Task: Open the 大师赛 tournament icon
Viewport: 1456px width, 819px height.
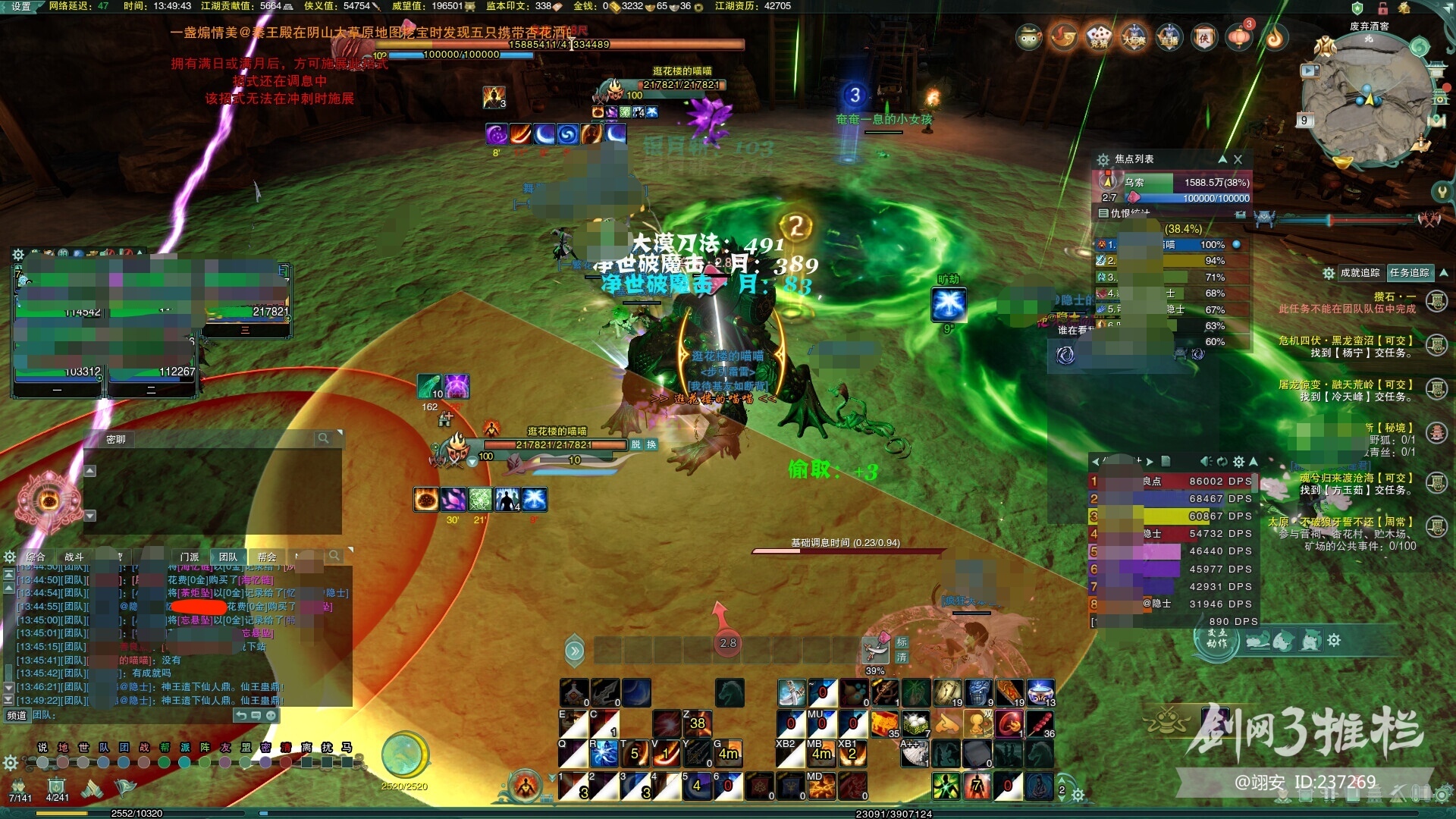Action: (1134, 36)
